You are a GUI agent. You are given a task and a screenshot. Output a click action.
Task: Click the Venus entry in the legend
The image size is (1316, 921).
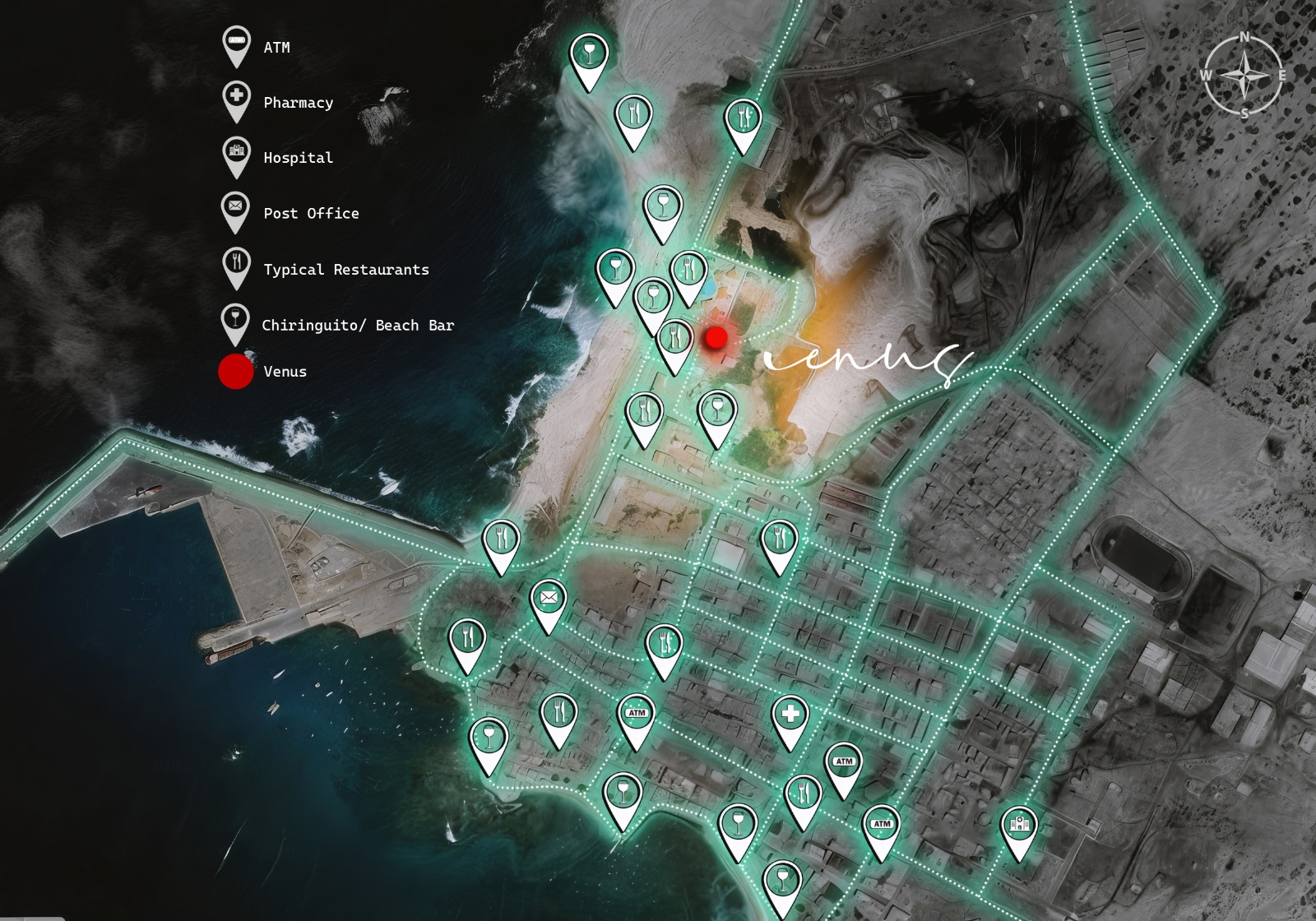(285, 372)
